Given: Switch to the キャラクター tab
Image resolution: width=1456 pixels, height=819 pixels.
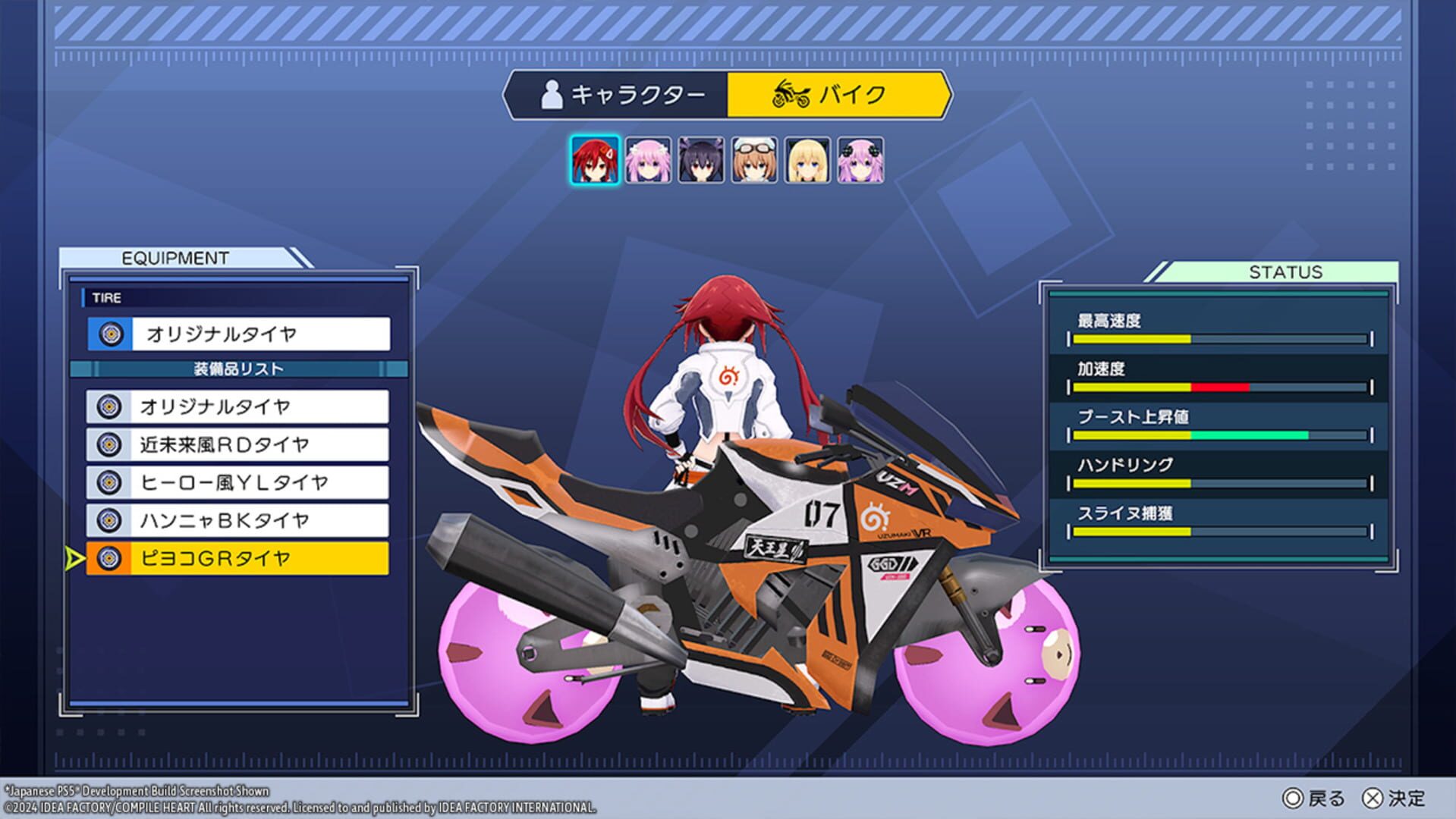Looking at the screenshot, I should tap(615, 94).
